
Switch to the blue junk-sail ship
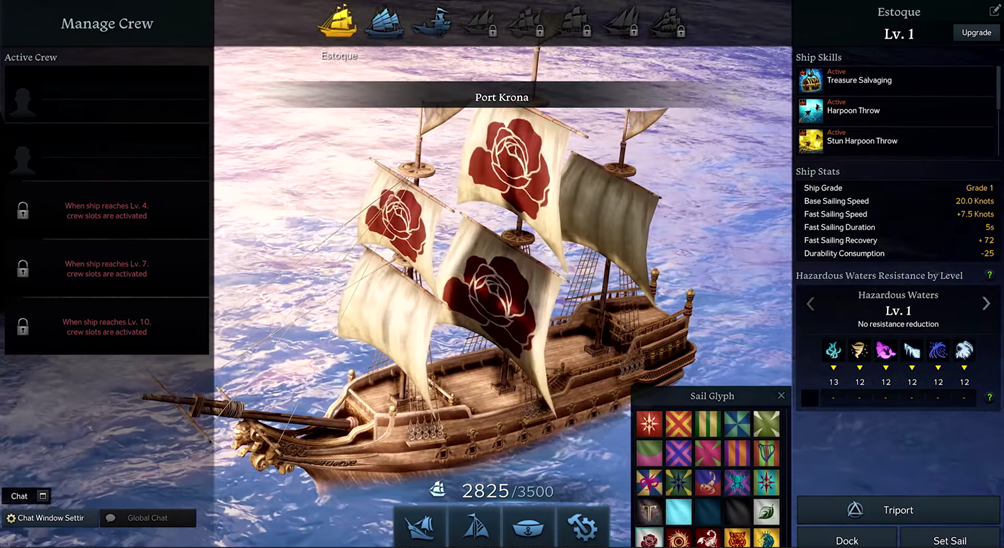click(385, 22)
